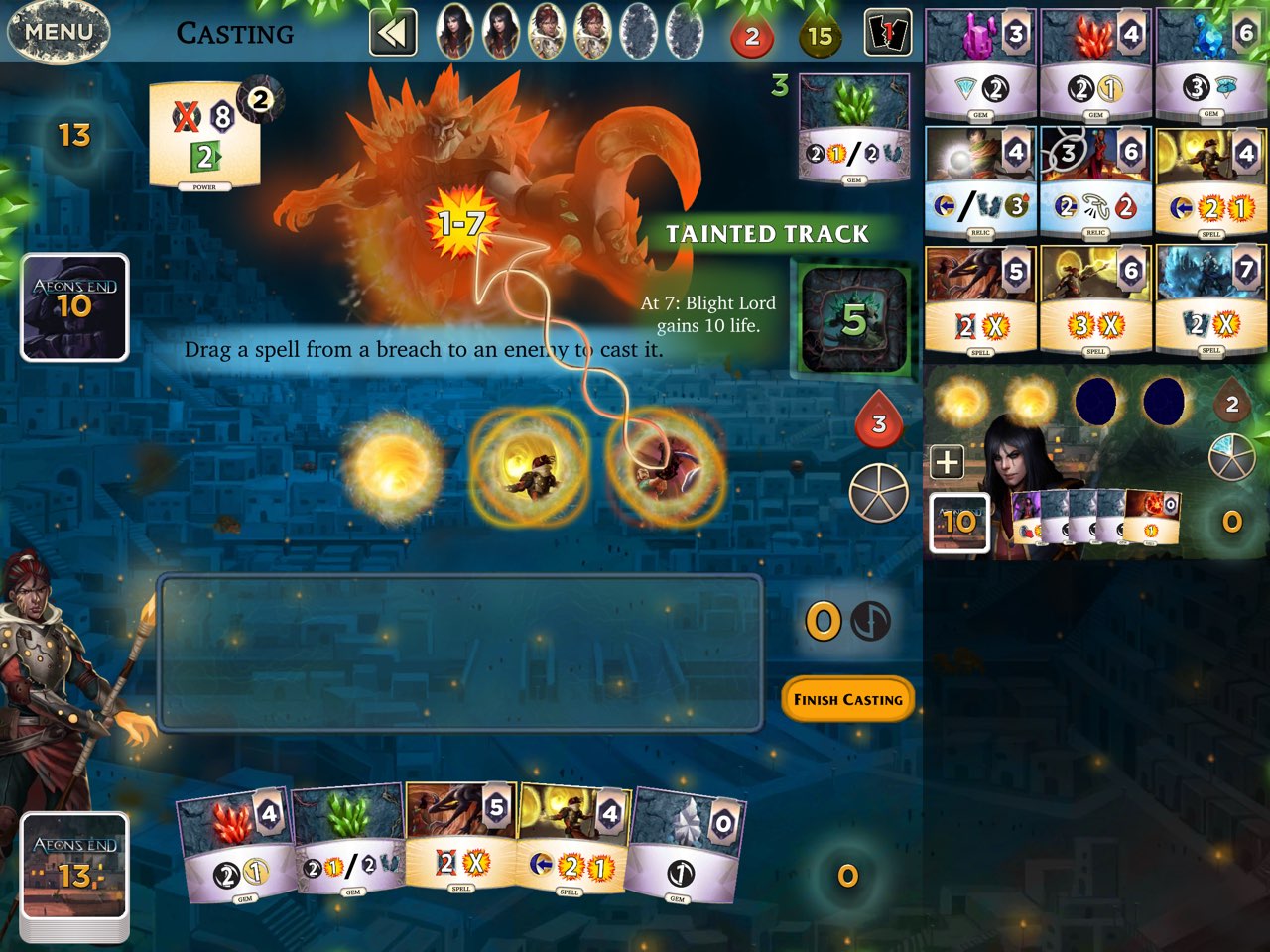Inspect the blue gem supply card costing 6
The width and height of the screenshot is (1270, 952).
(1211, 64)
